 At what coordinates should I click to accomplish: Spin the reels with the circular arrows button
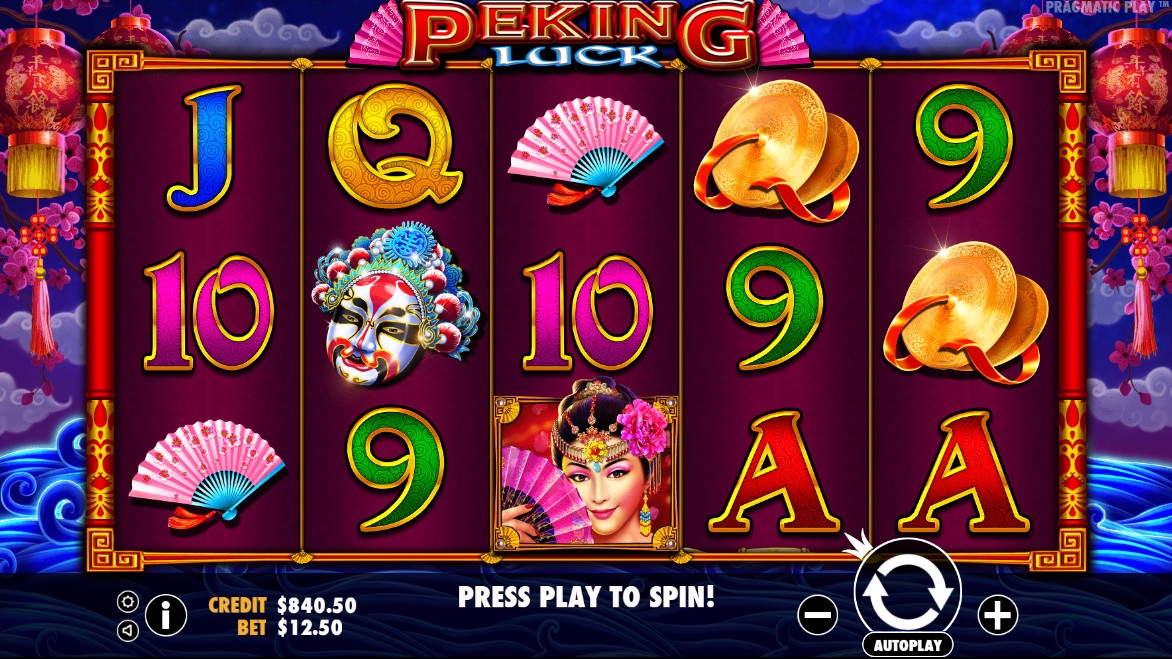pyautogui.click(x=907, y=592)
